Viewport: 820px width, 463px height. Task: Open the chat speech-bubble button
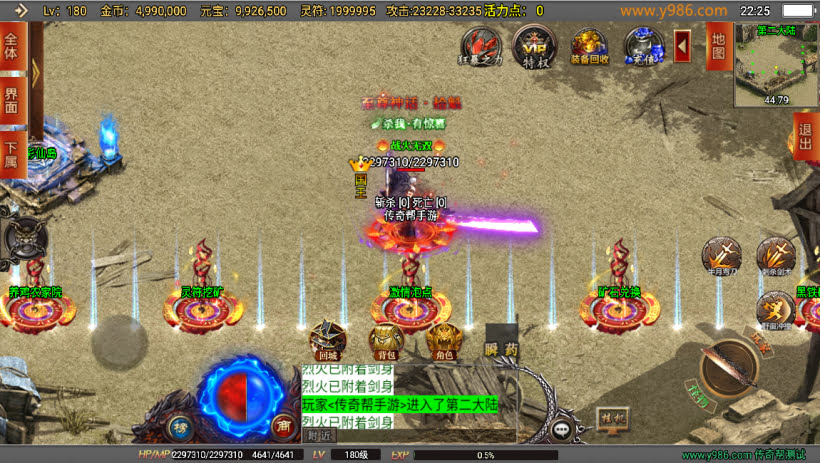[562, 429]
